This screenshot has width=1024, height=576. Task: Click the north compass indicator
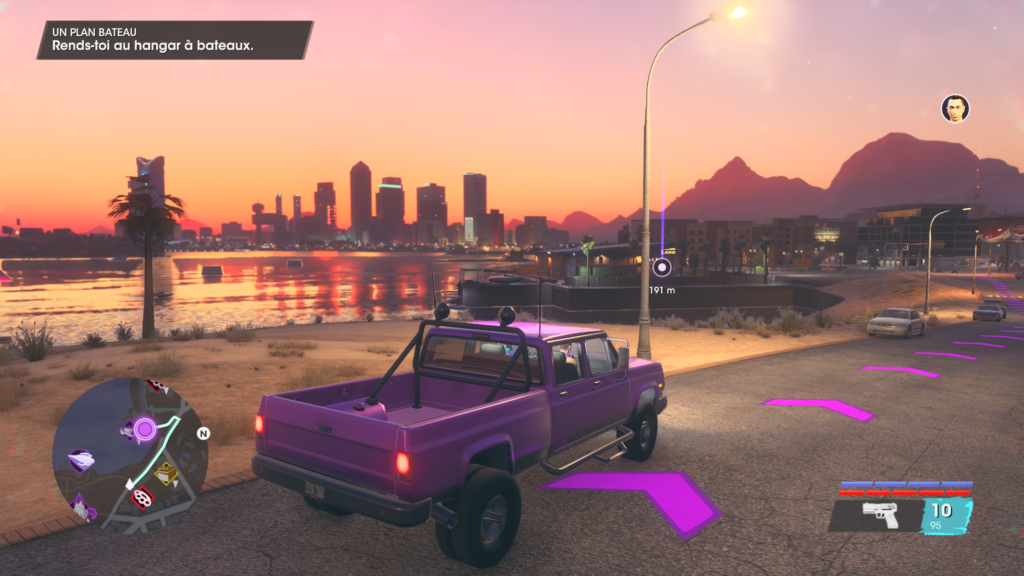pos(203,434)
